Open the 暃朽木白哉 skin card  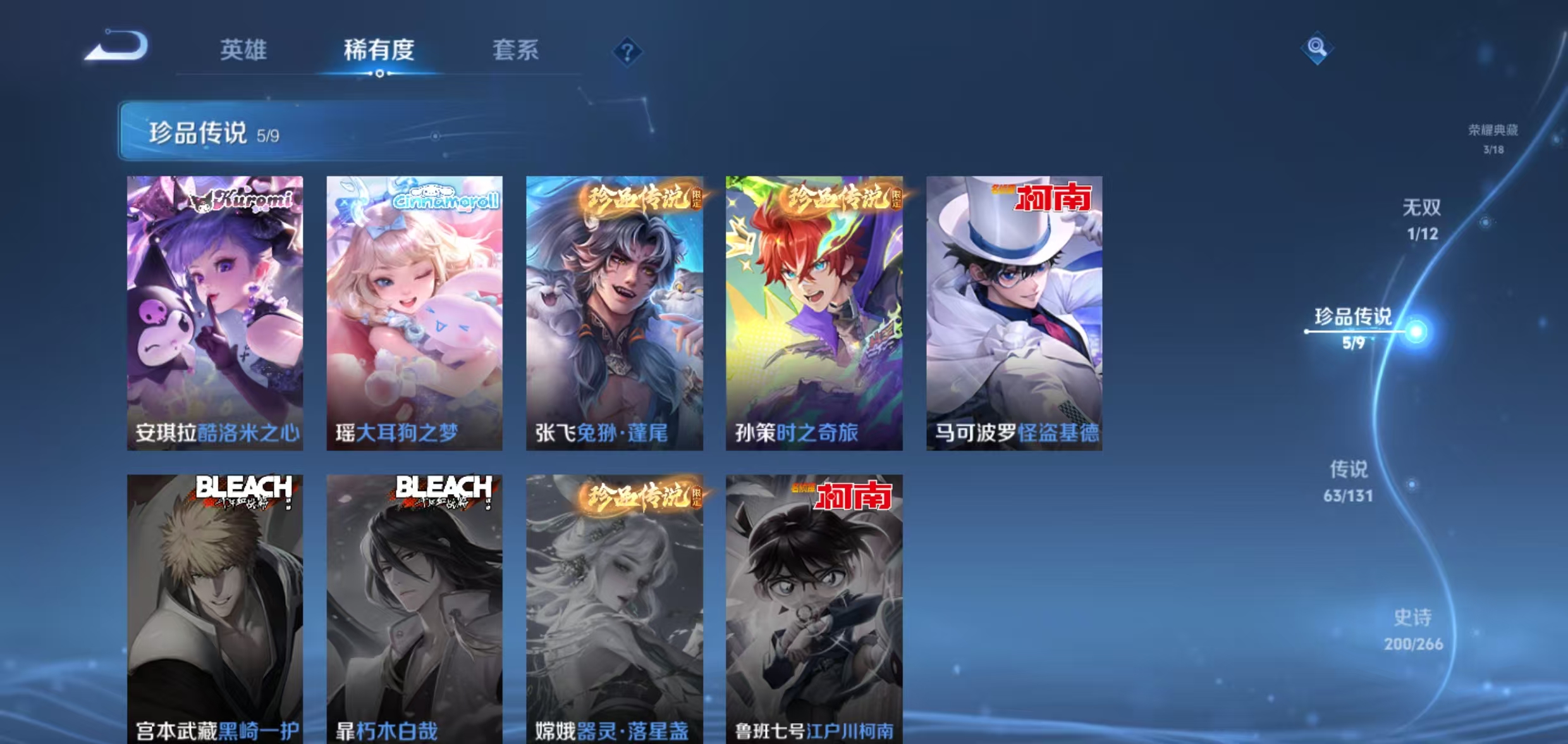(414, 607)
